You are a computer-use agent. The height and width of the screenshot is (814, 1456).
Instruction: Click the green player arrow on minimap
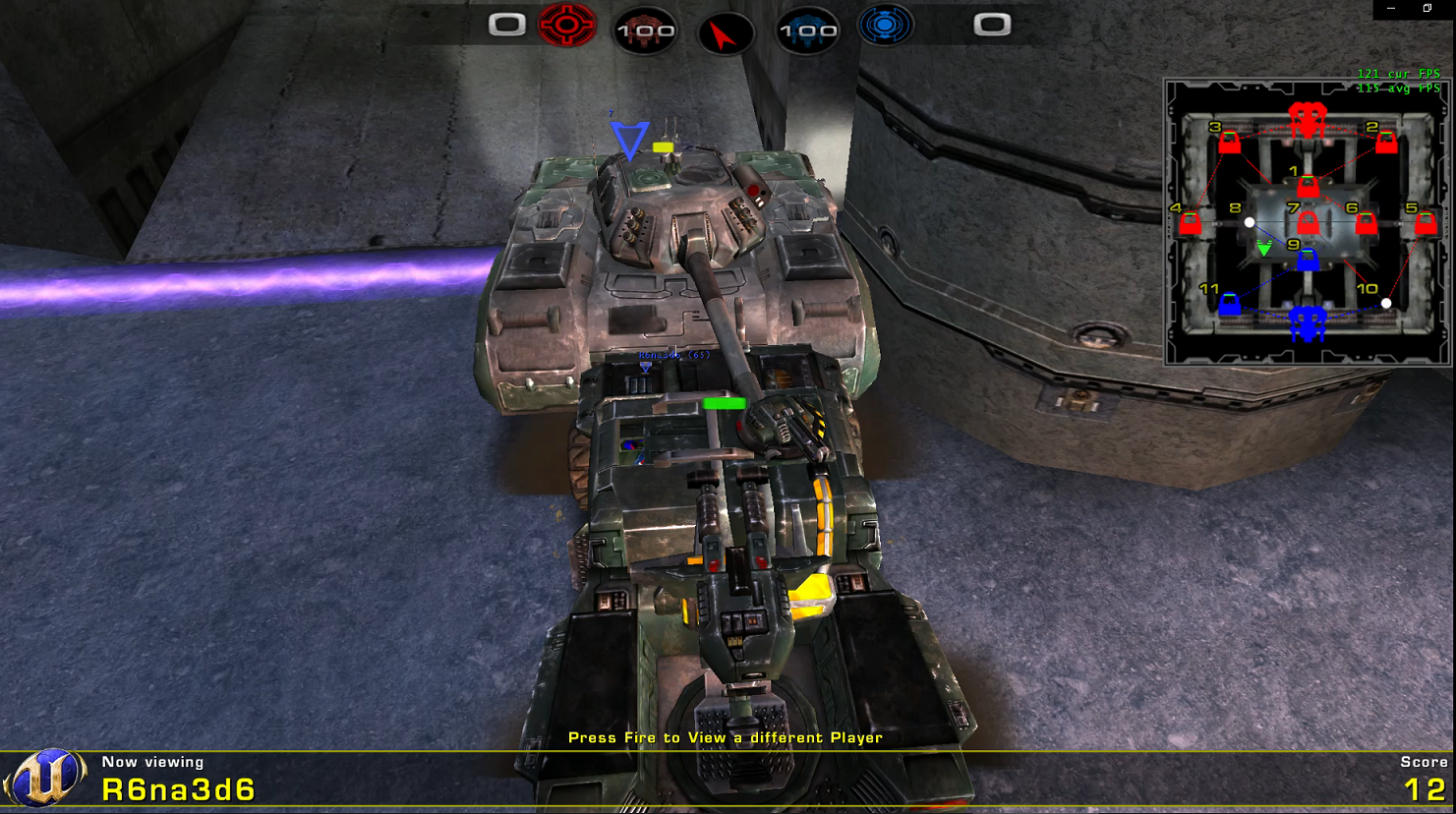pyautogui.click(x=1264, y=250)
